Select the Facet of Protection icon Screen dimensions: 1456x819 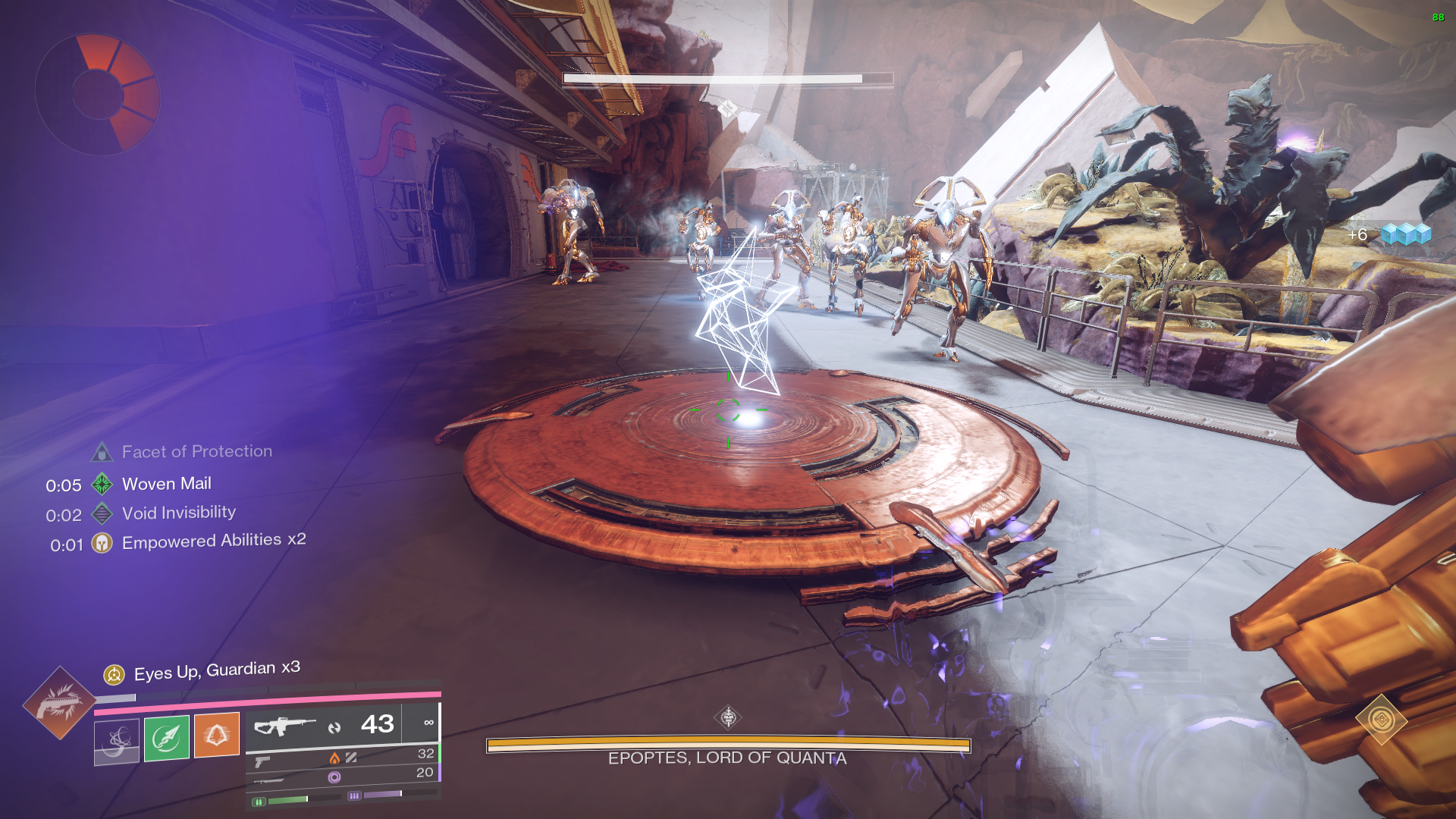point(102,453)
